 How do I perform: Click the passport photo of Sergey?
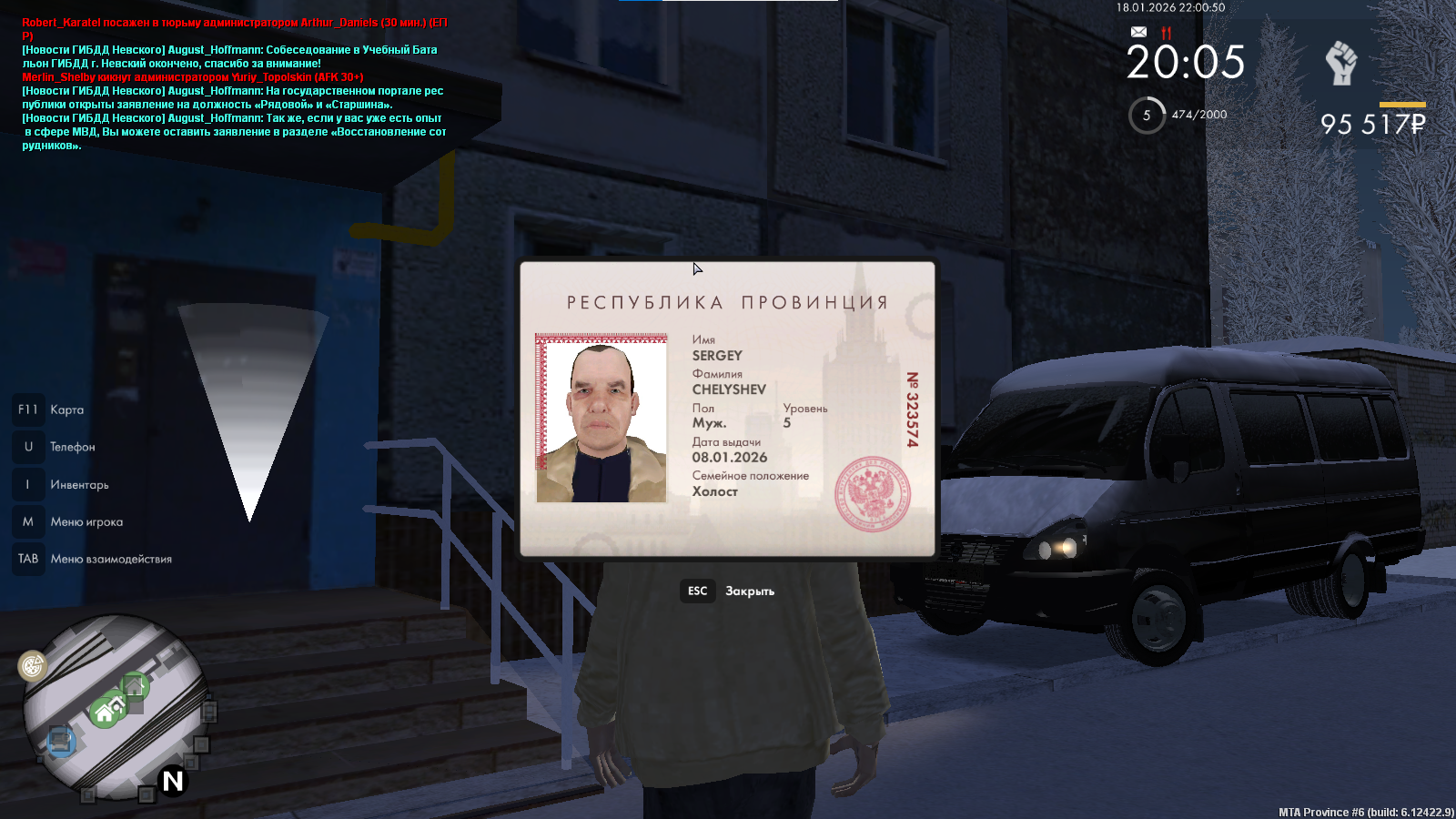click(602, 419)
